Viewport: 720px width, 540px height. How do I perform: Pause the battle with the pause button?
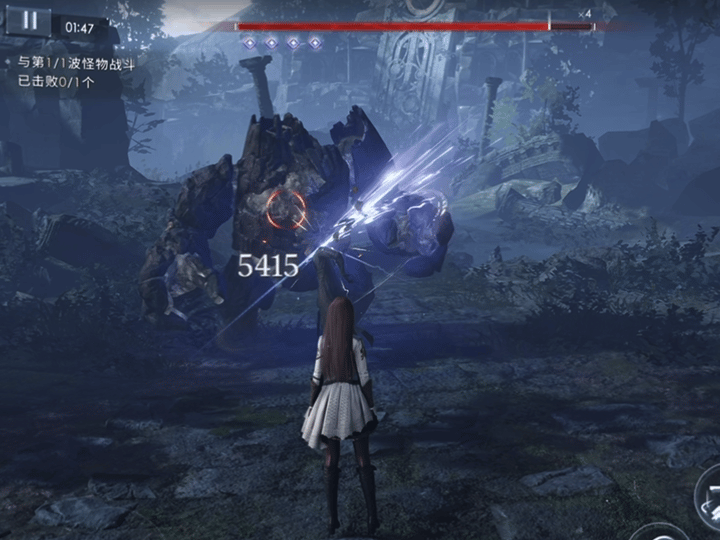[29, 21]
